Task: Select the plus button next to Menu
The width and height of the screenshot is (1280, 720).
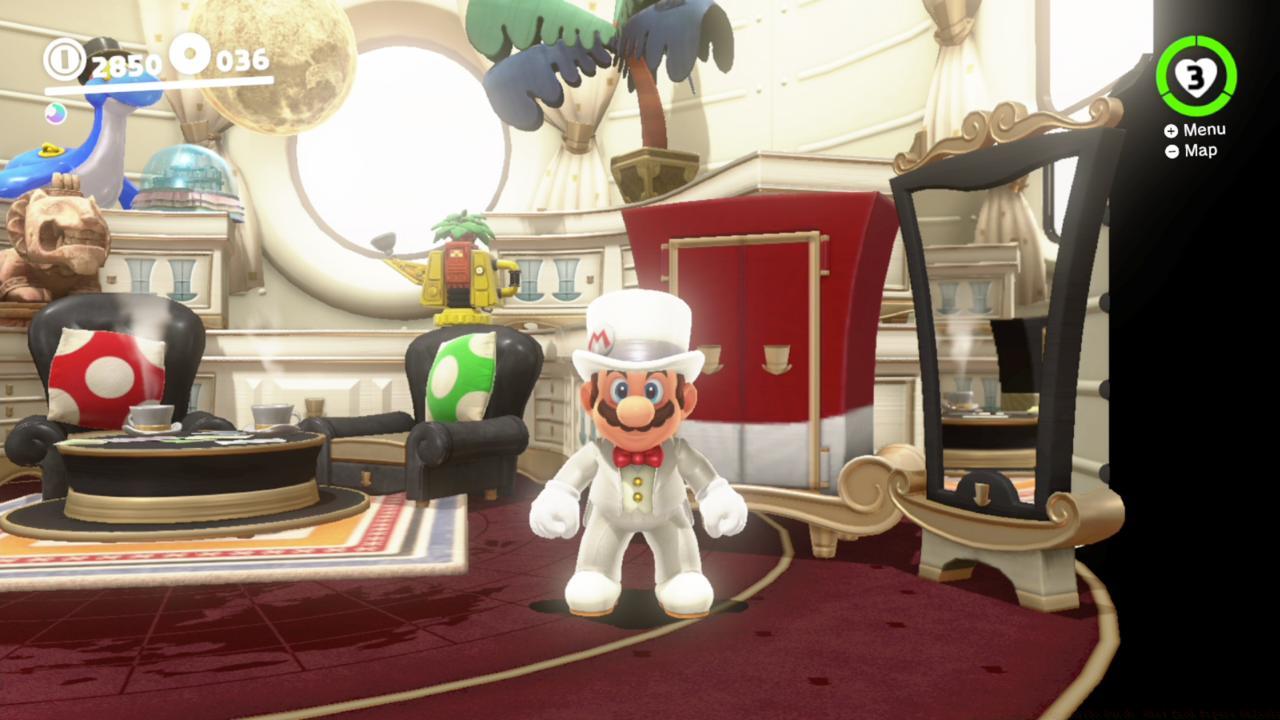Action: point(1170,129)
